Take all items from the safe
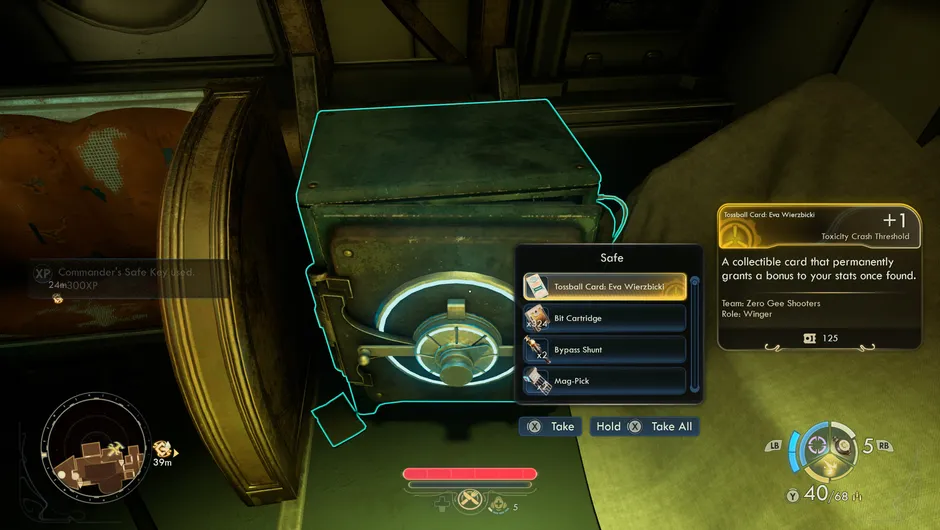940x530 pixels. click(x=643, y=426)
